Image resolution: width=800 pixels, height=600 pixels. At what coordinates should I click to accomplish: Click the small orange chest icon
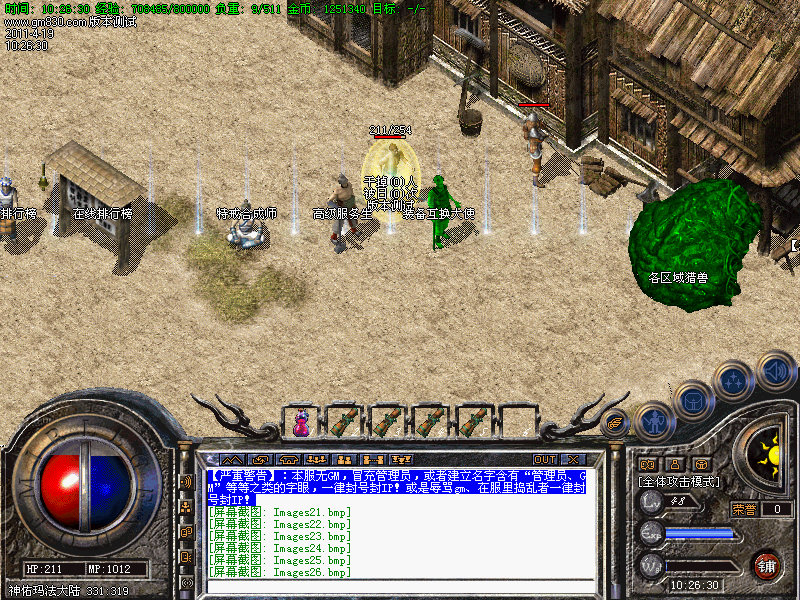click(x=701, y=465)
